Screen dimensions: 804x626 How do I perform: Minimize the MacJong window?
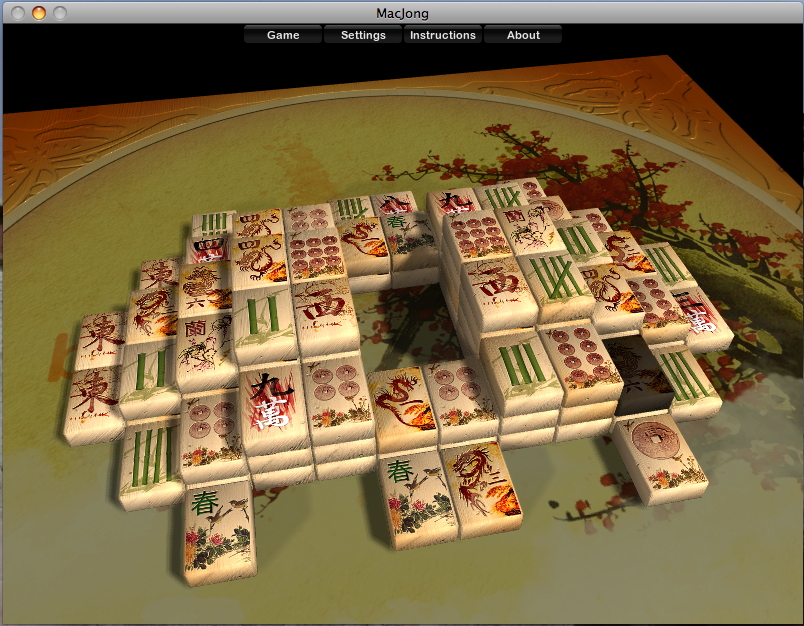click(39, 13)
